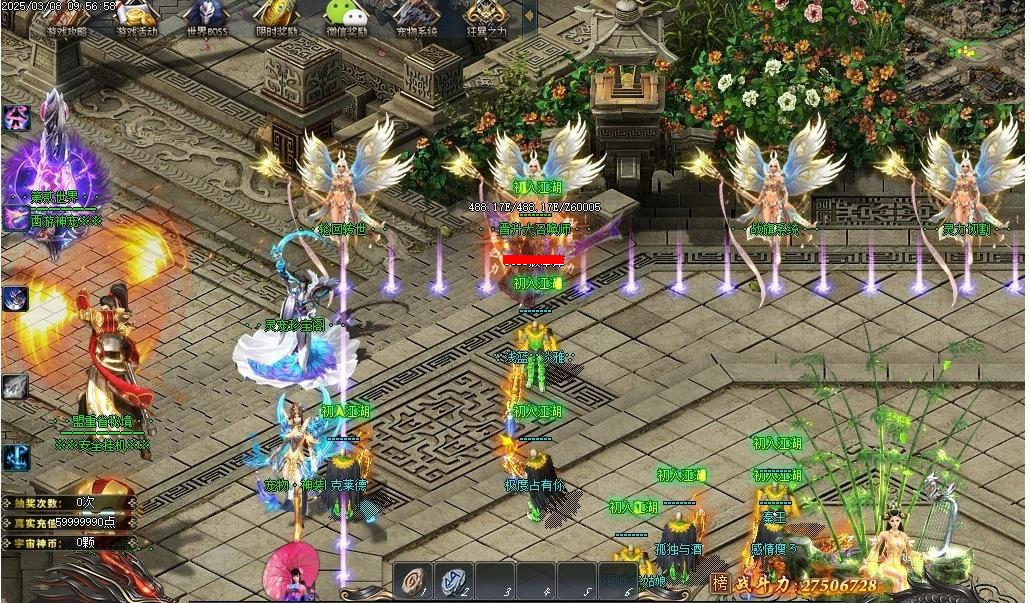The width and height of the screenshot is (1030, 603).
Task: Select the hotbar slot 2 blue rune
Action: click(x=455, y=581)
